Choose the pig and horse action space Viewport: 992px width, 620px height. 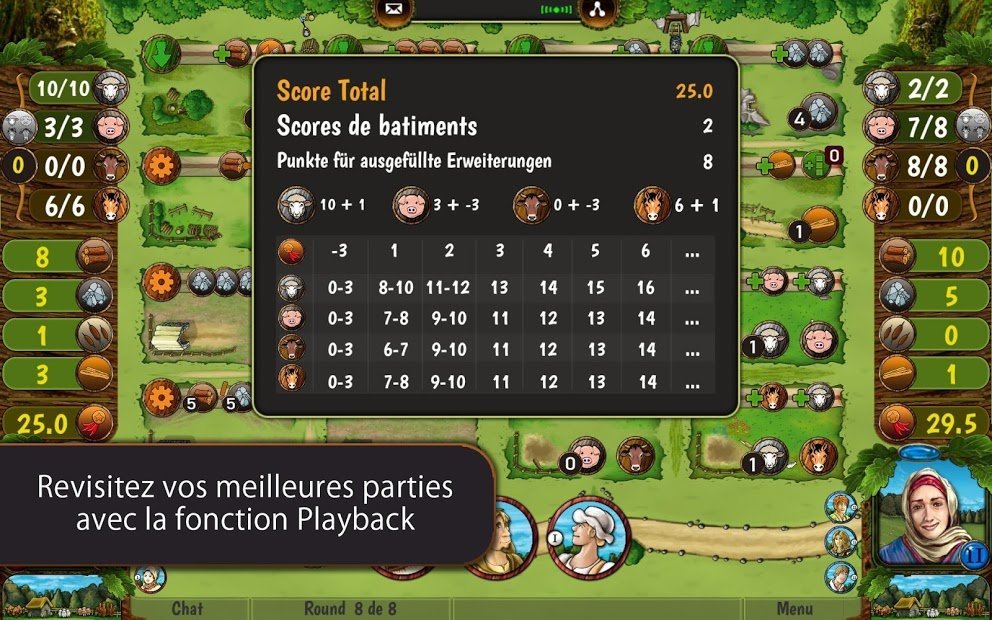[x=608, y=456]
